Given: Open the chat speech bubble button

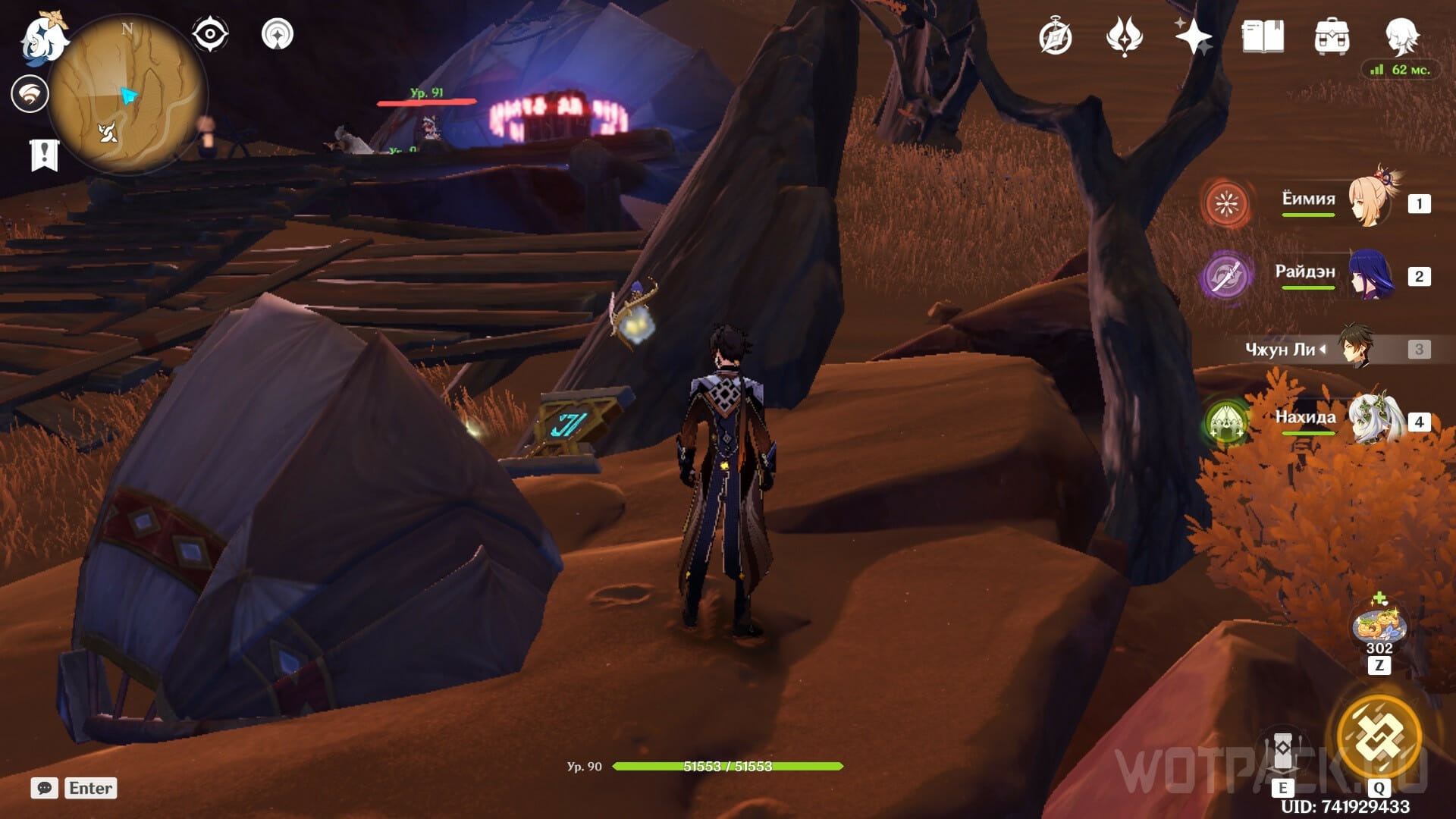Looking at the screenshot, I should [44, 788].
